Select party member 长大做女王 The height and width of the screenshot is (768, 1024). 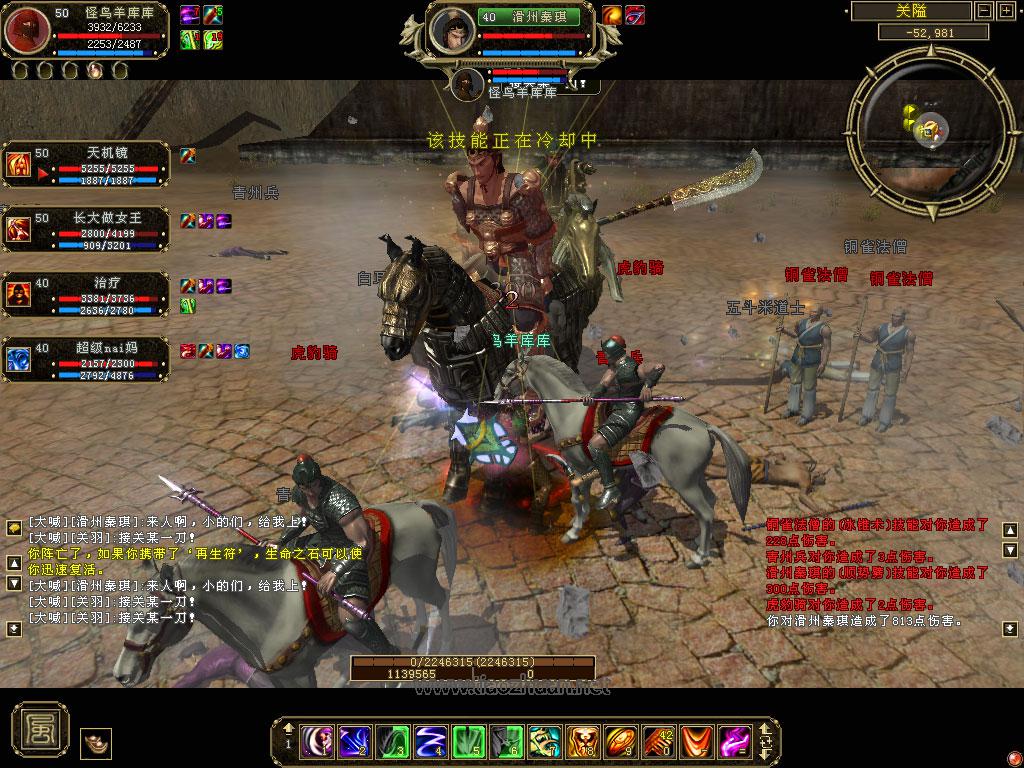point(20,229)
